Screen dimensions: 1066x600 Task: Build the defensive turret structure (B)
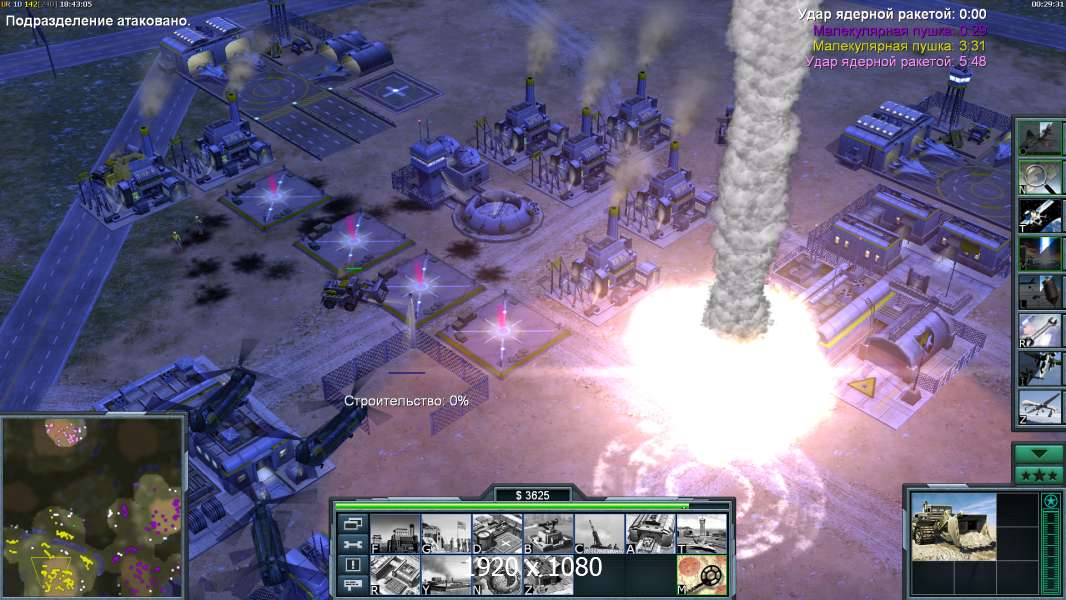pos(548,533)
